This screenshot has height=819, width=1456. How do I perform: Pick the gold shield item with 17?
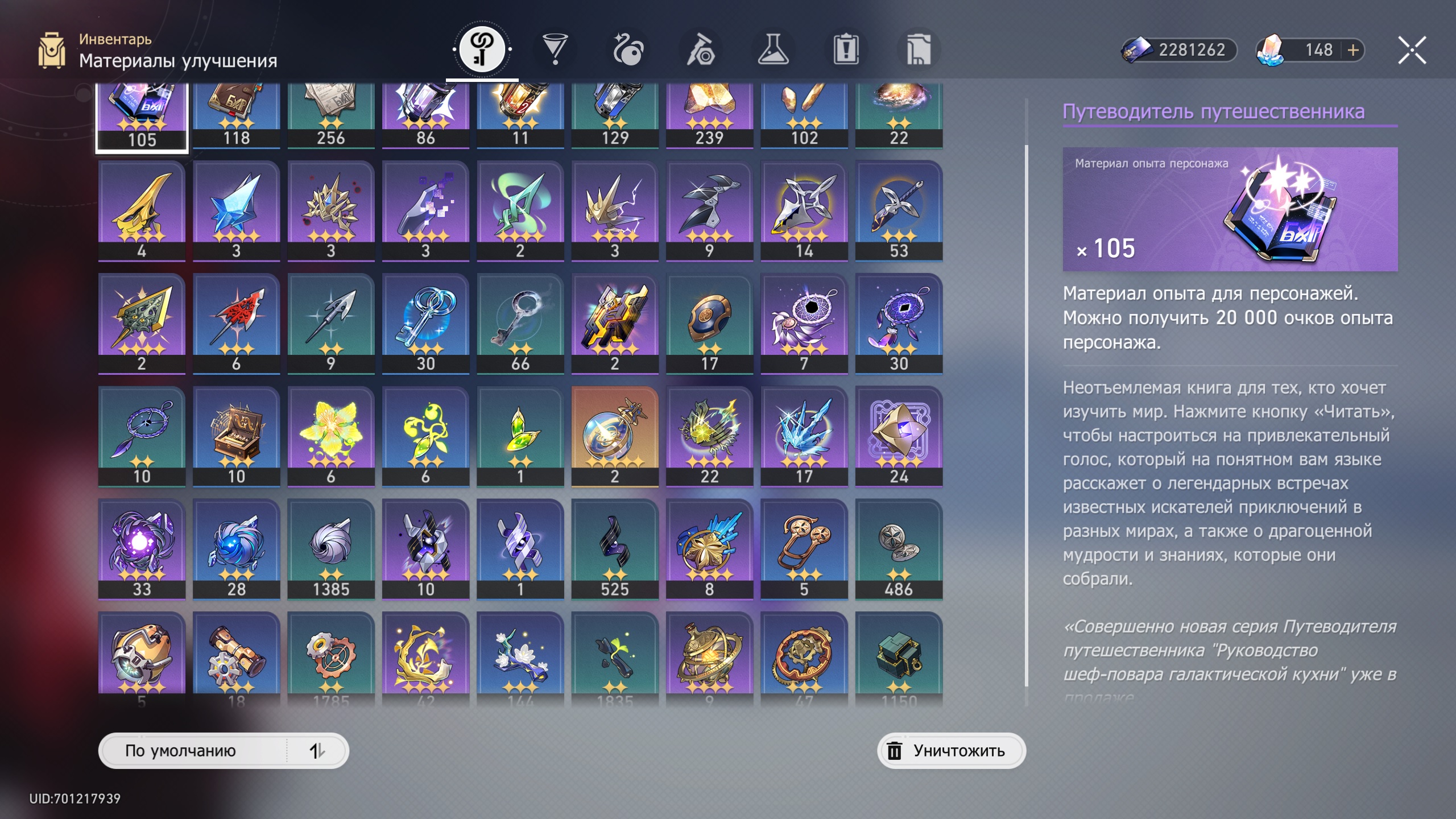point(709,323)
